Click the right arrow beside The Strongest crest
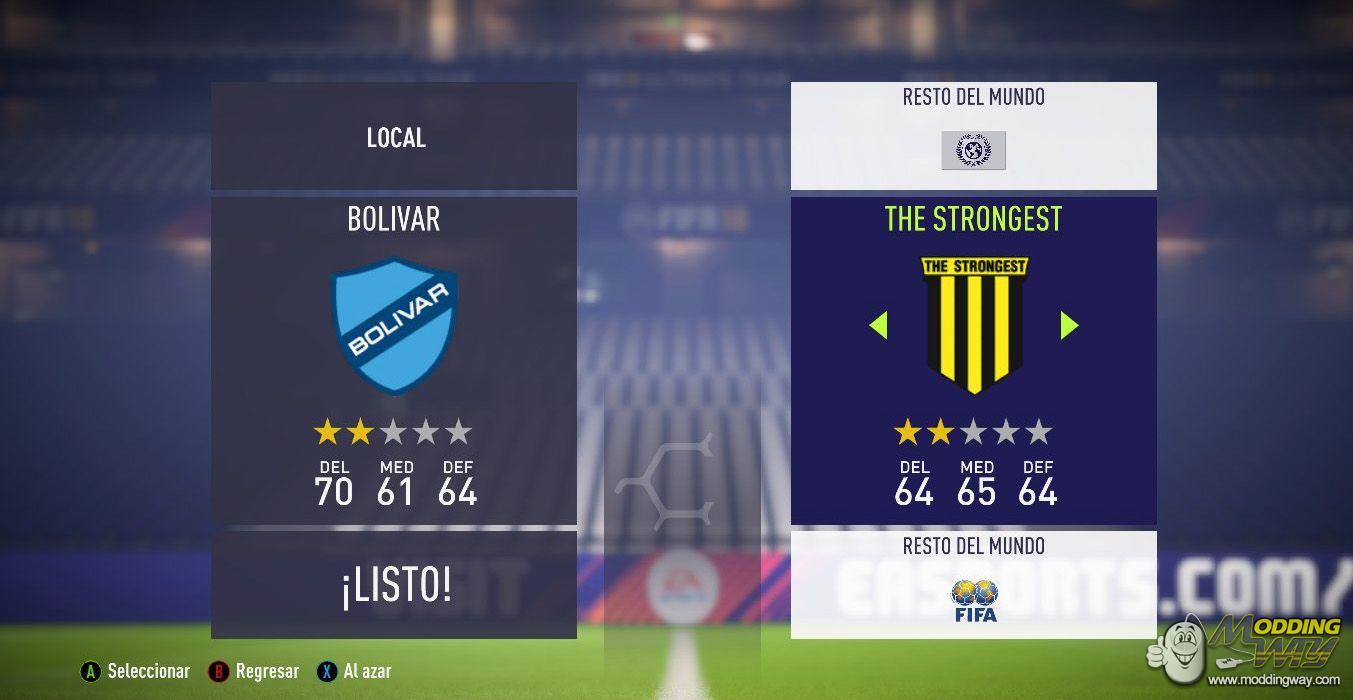Image resolution: width=1353 pixels, height=700 pixels. pyautogui.click(x=1069, y=325)
